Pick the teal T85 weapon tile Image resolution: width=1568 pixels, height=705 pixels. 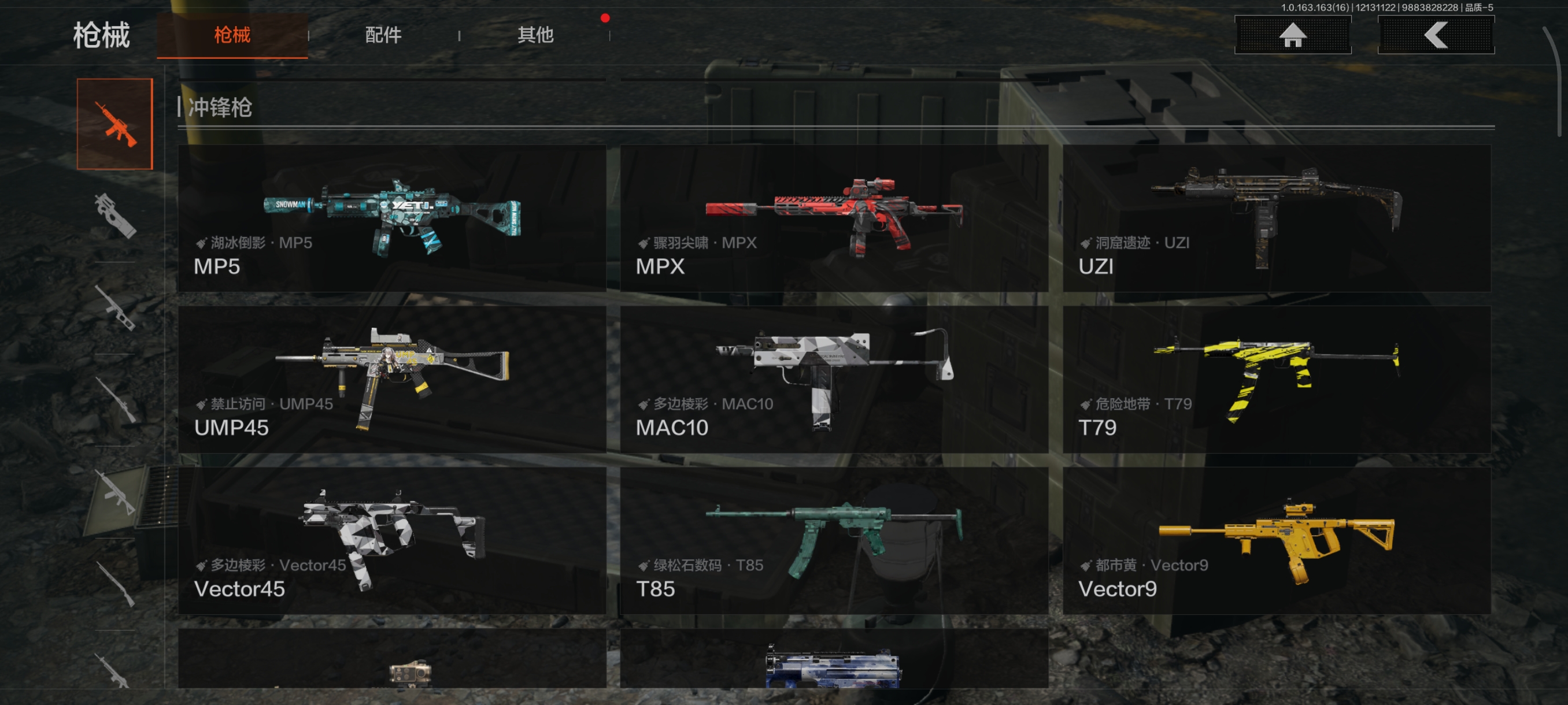[834, 541]
